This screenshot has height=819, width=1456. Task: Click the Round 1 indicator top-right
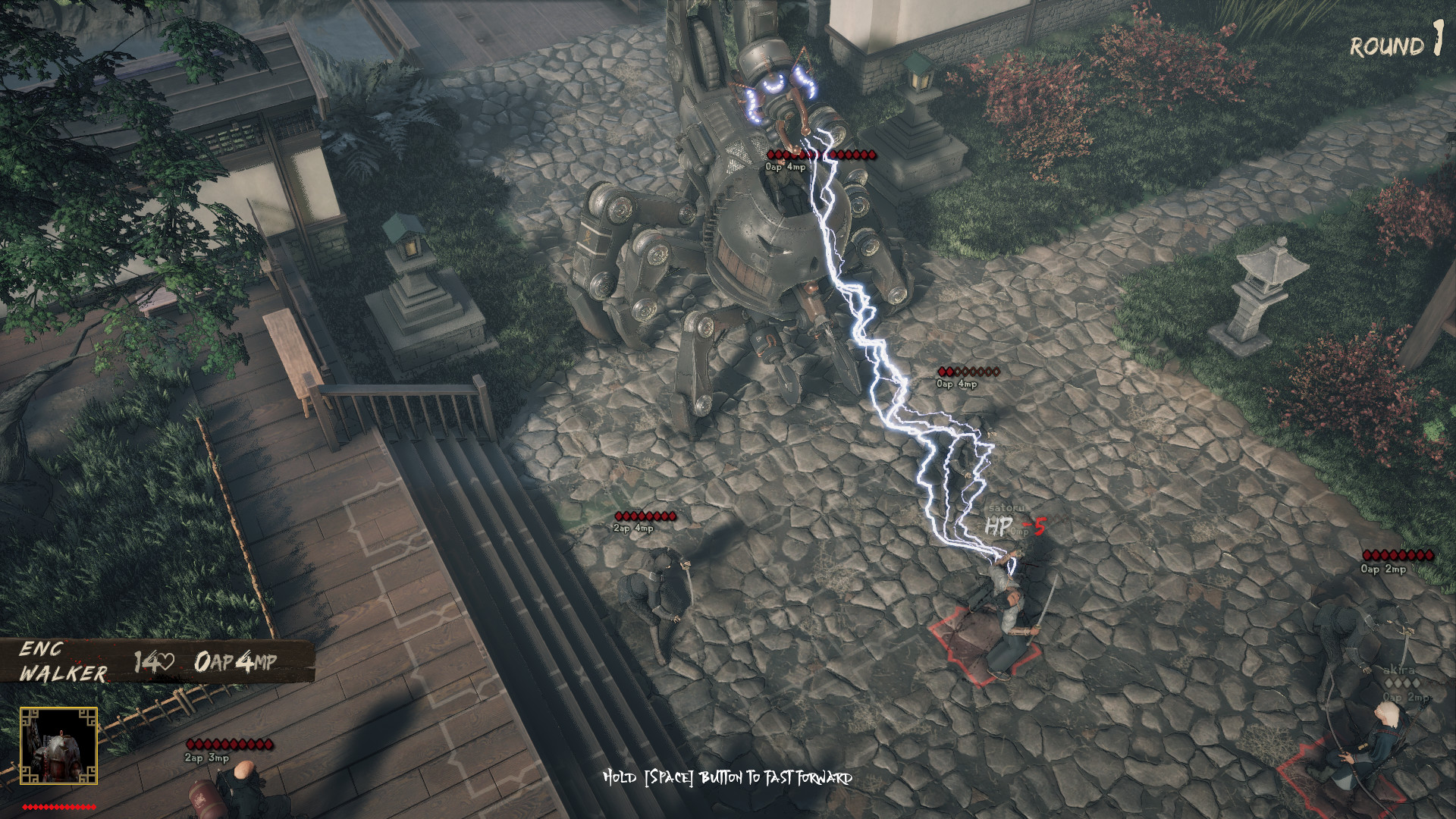tap(1396, 44)
